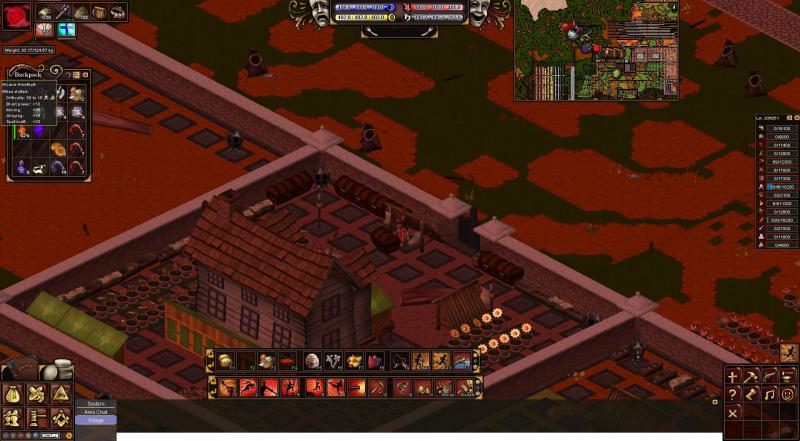This screenshot has height=441, width=800.
Task: Open the triangle emblem menu button
Action: click(60, 394)
